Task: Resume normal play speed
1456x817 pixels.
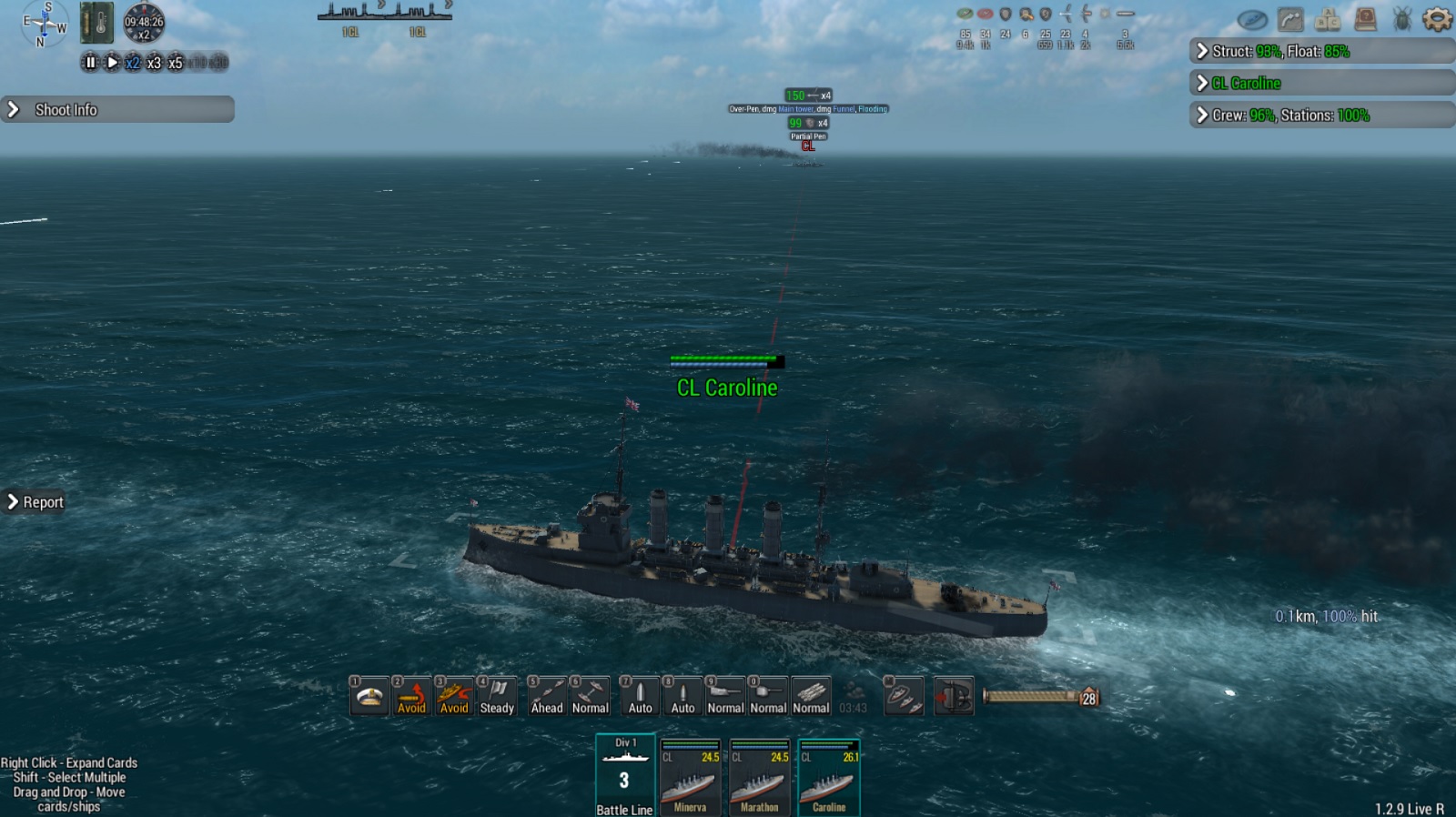Action: [x=112, y=63]
